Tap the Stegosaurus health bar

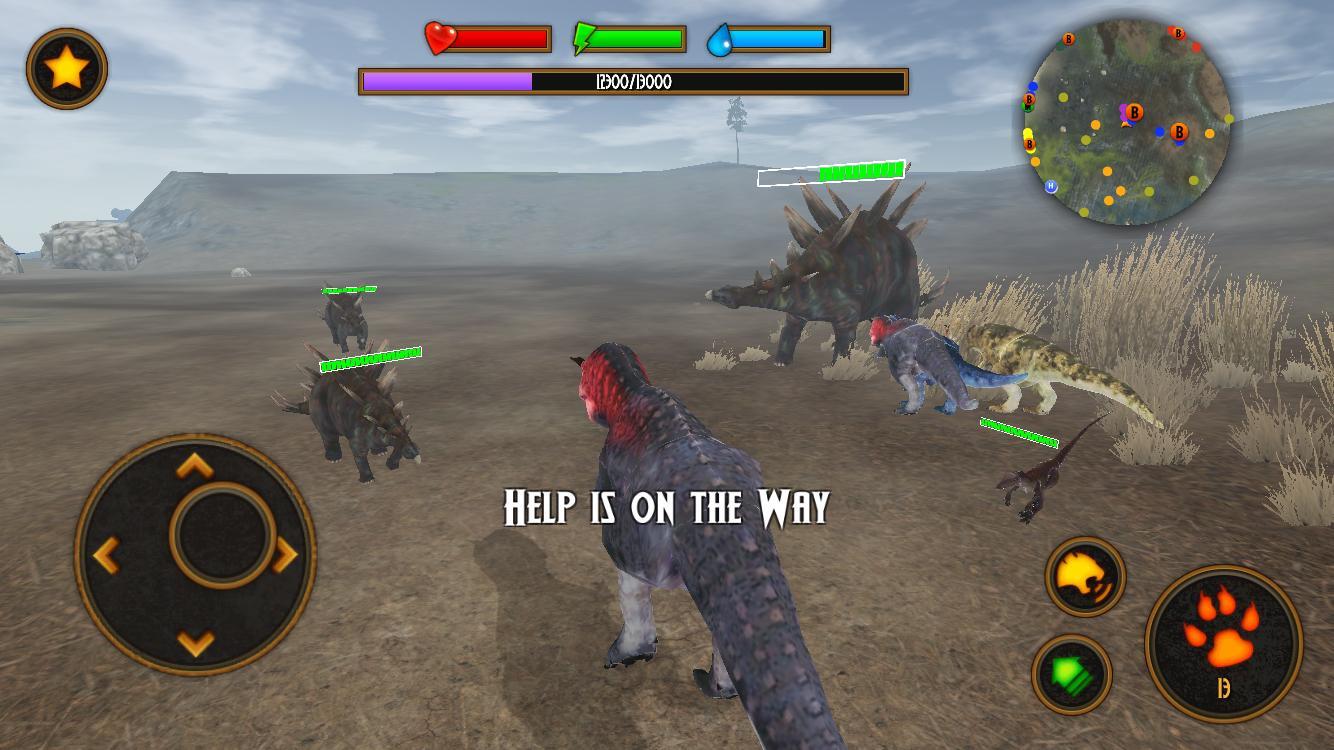click(831, 173)
